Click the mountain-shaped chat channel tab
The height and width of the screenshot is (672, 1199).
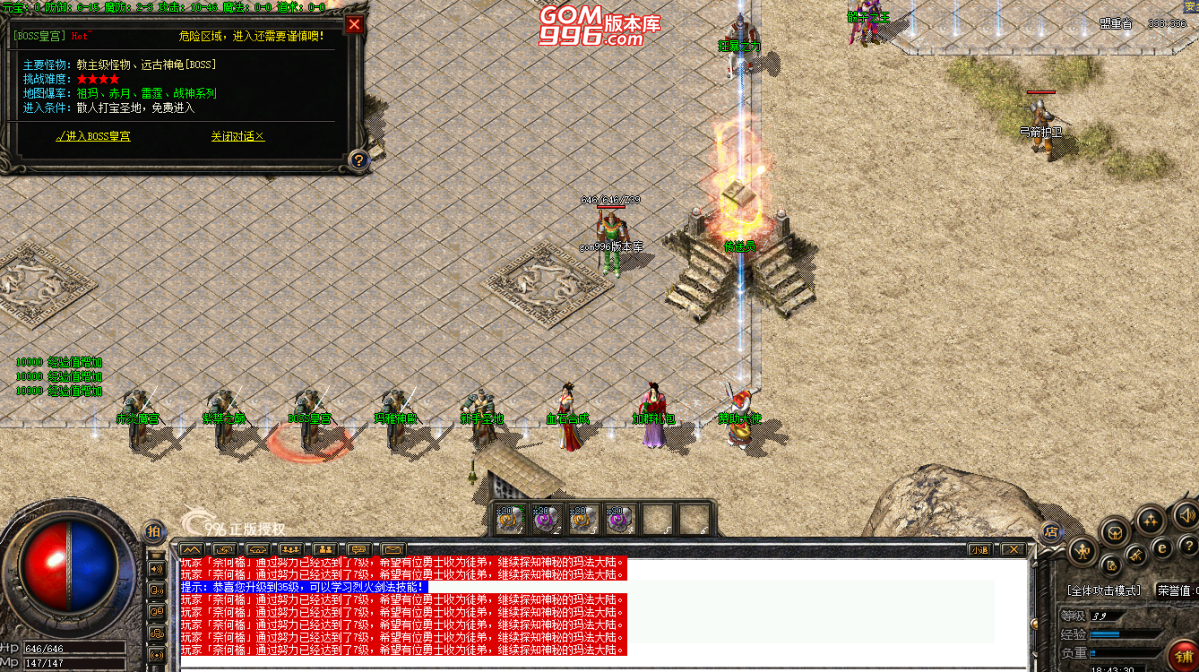(191, 549)
